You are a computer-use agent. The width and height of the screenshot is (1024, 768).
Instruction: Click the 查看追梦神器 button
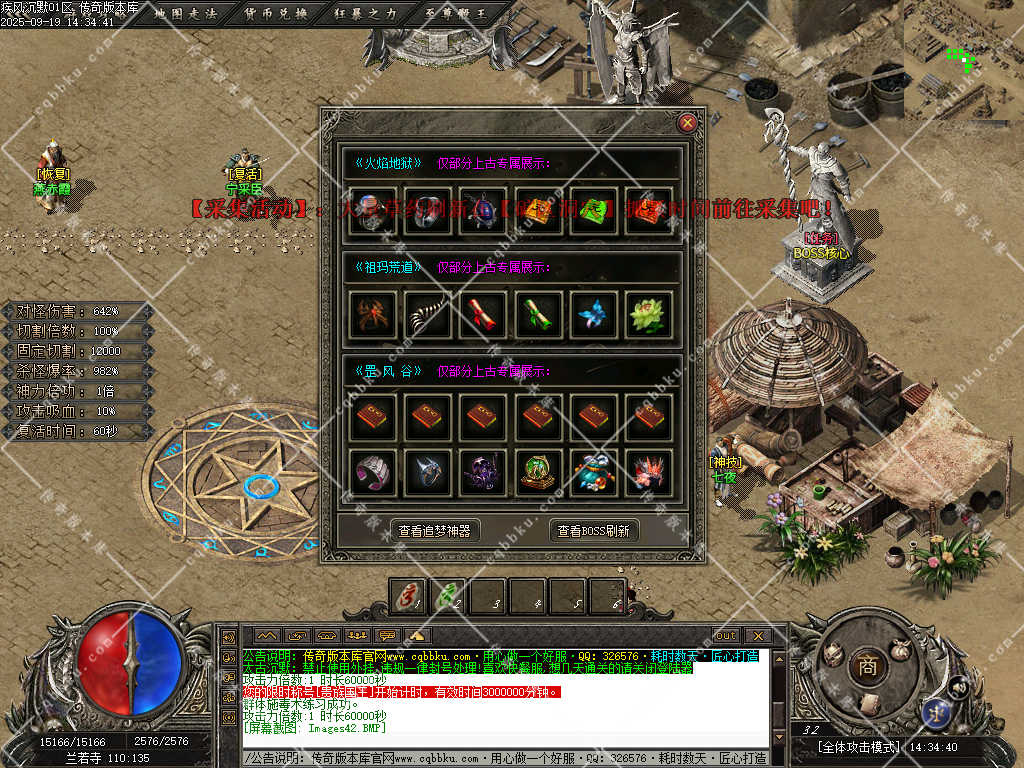pyautogui.click(x=434, y=531)
